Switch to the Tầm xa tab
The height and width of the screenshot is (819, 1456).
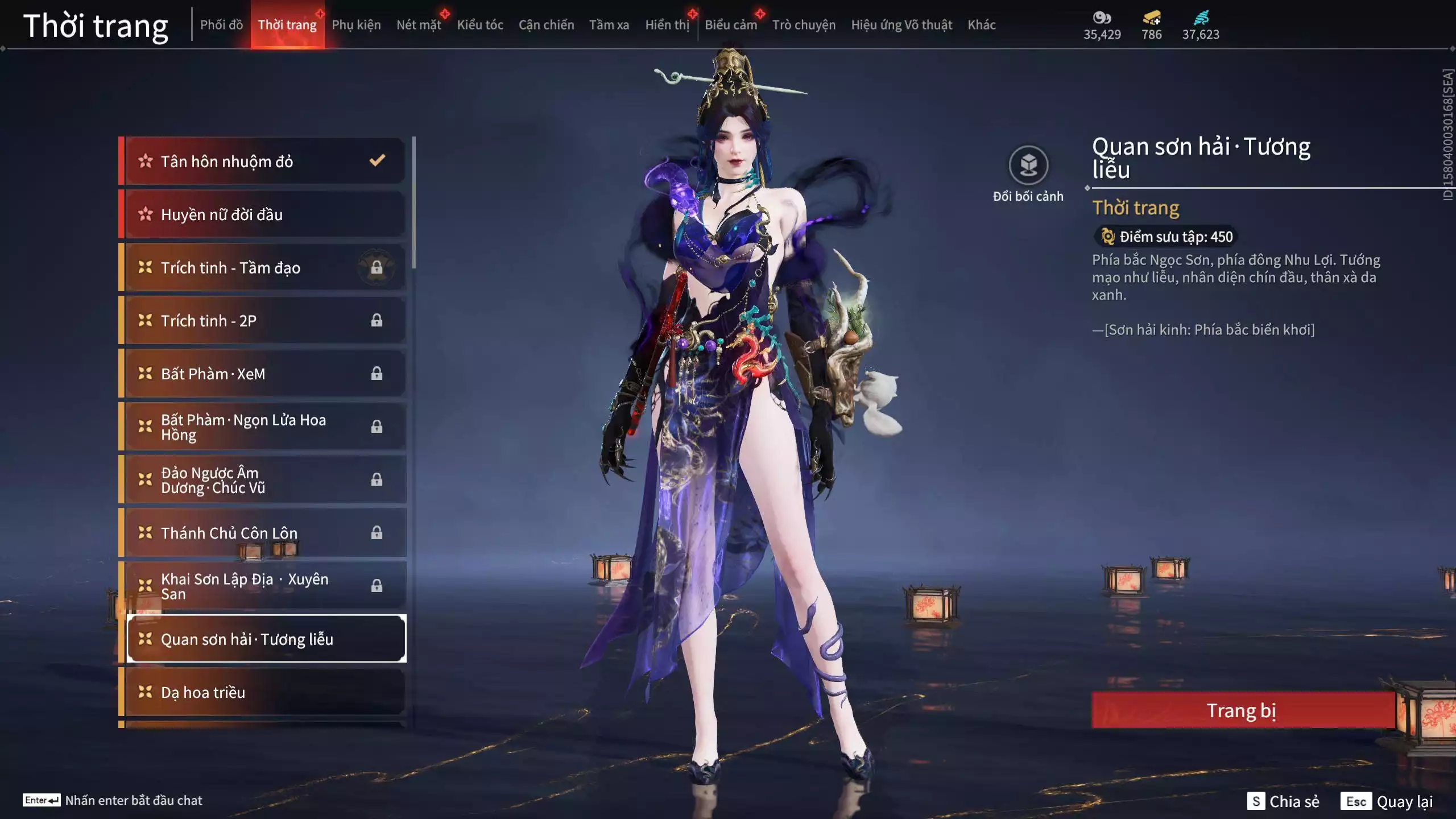[609, 25]
